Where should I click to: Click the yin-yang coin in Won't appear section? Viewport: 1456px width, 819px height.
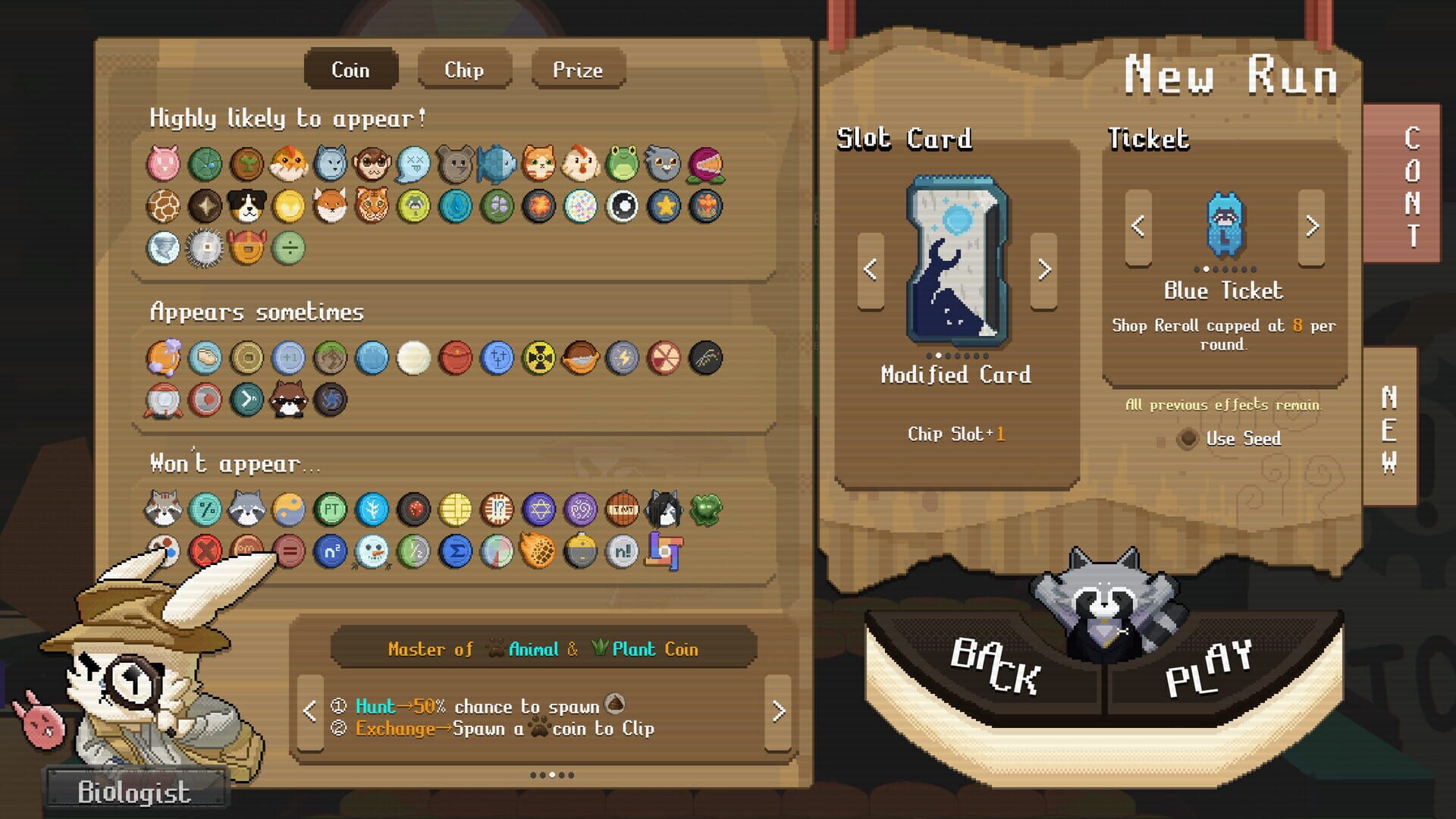(x=289, y=508)
